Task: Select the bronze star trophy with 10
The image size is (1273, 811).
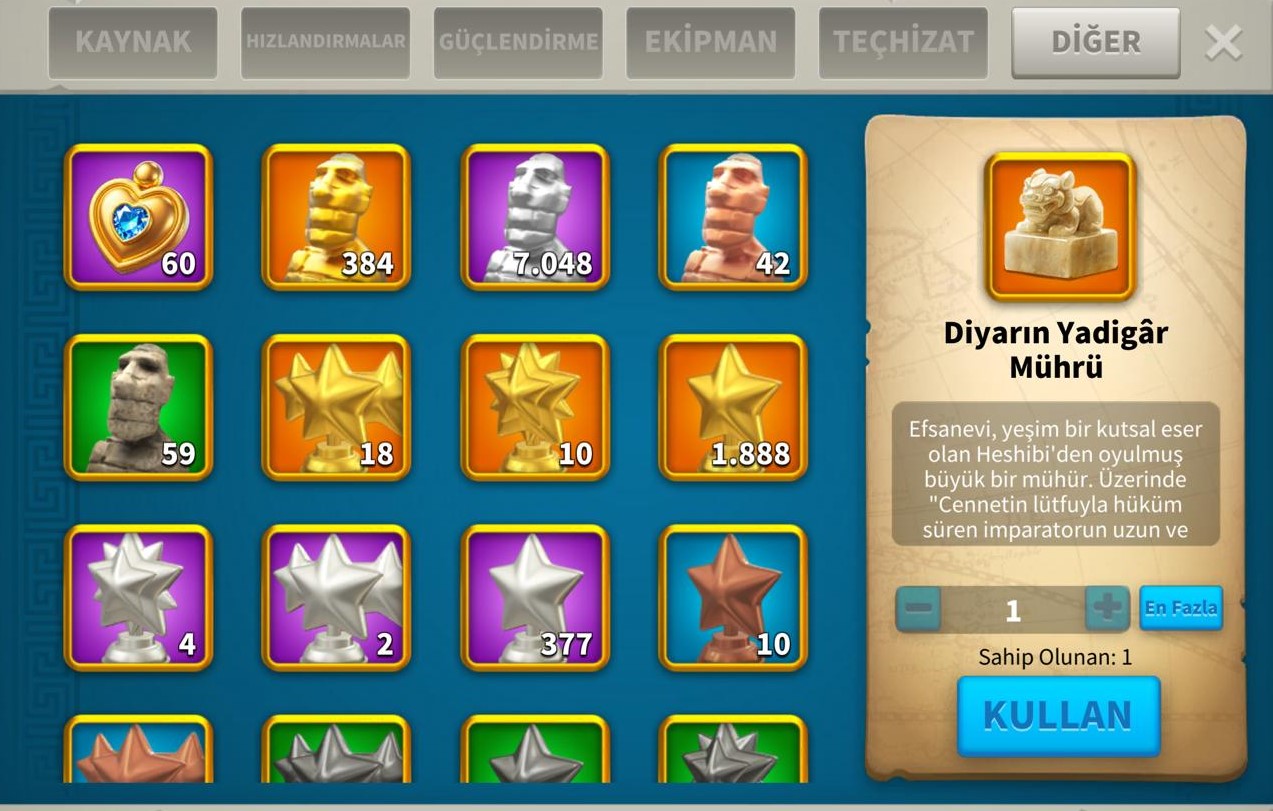Action: point(733,597)
